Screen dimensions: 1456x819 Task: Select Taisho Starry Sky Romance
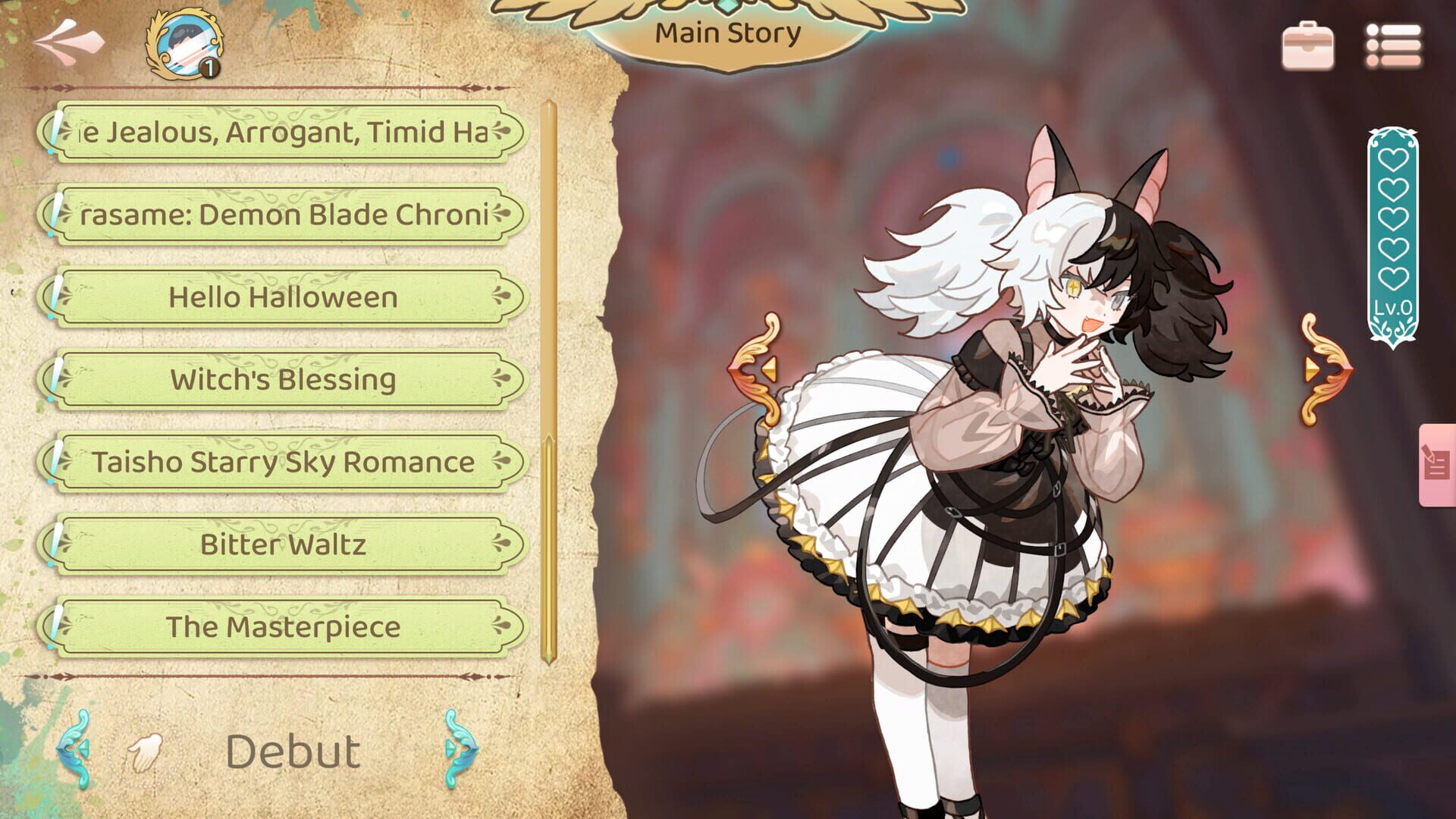[284, 463]
